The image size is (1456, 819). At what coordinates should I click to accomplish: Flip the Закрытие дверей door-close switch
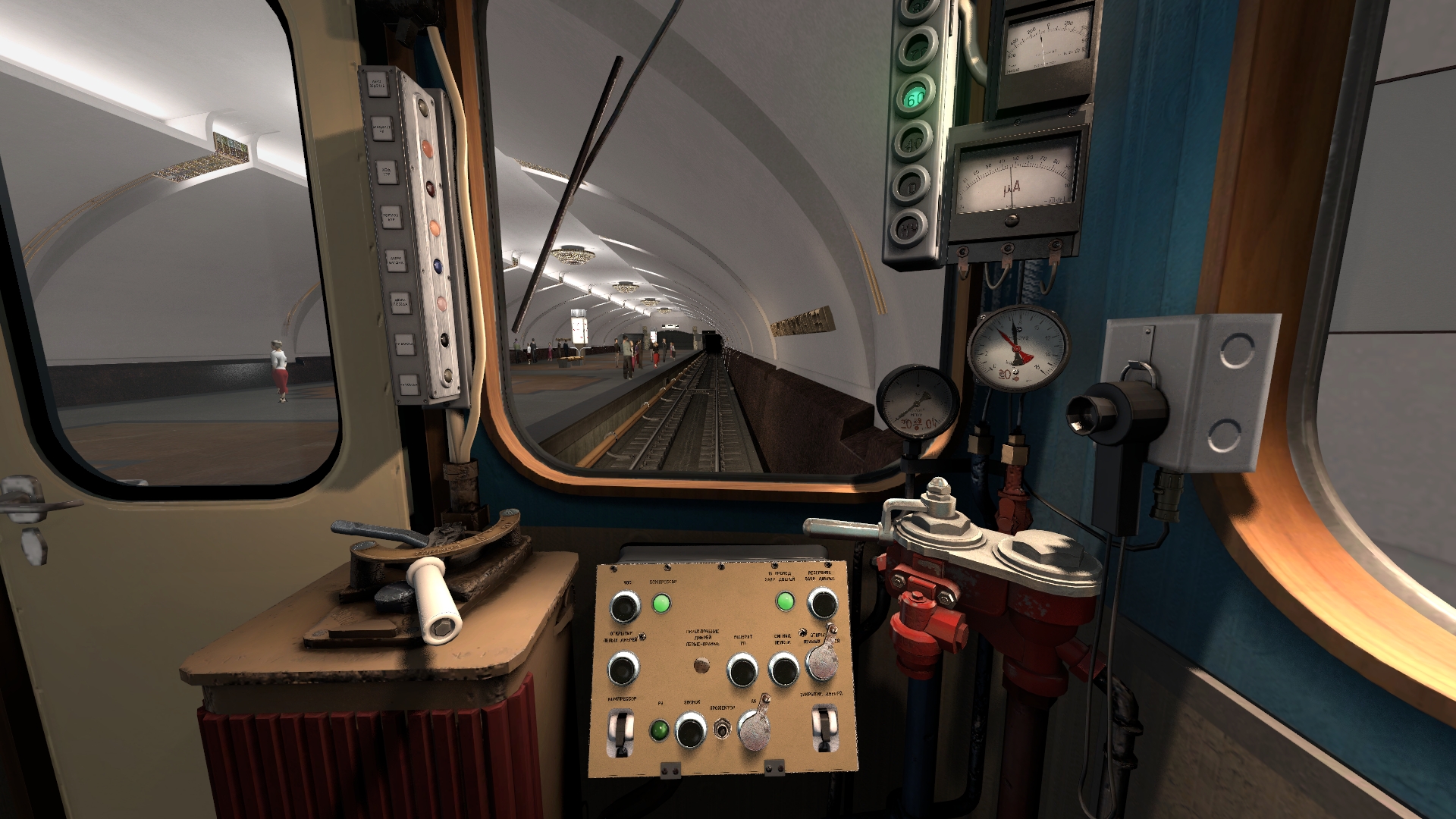(824, 728)
